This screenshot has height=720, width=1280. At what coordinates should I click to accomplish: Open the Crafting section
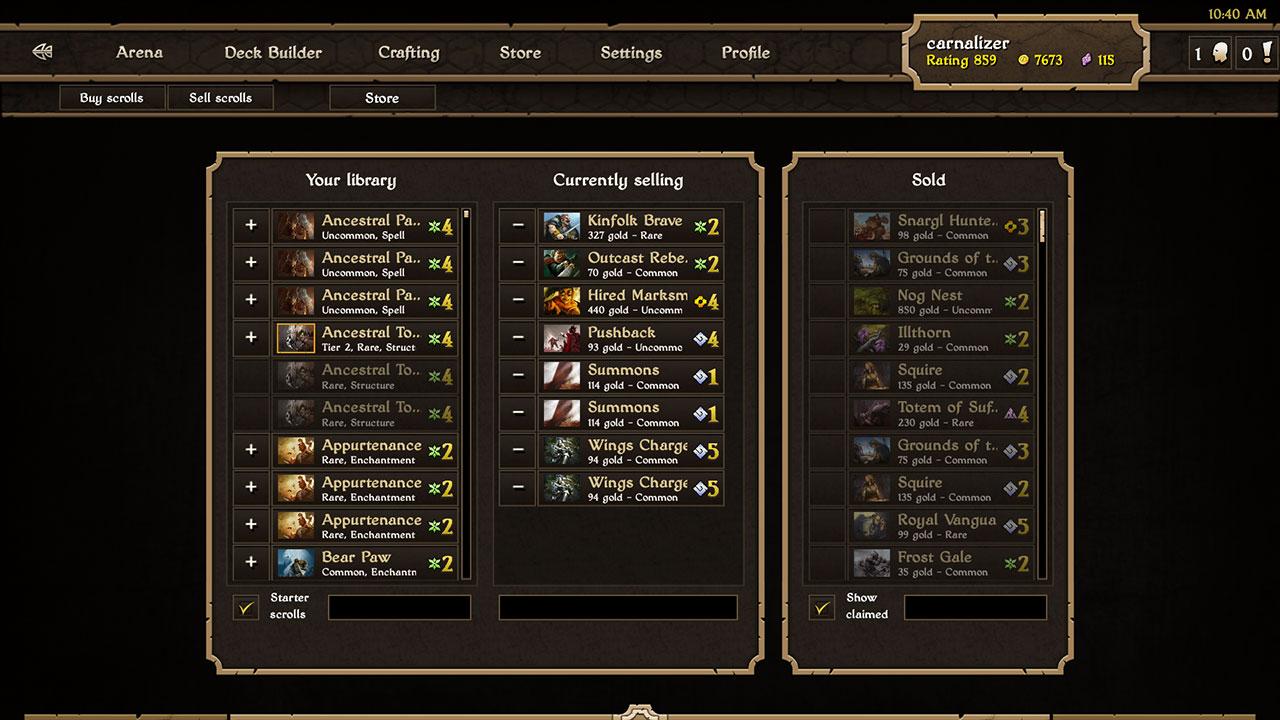click(408, 52)
